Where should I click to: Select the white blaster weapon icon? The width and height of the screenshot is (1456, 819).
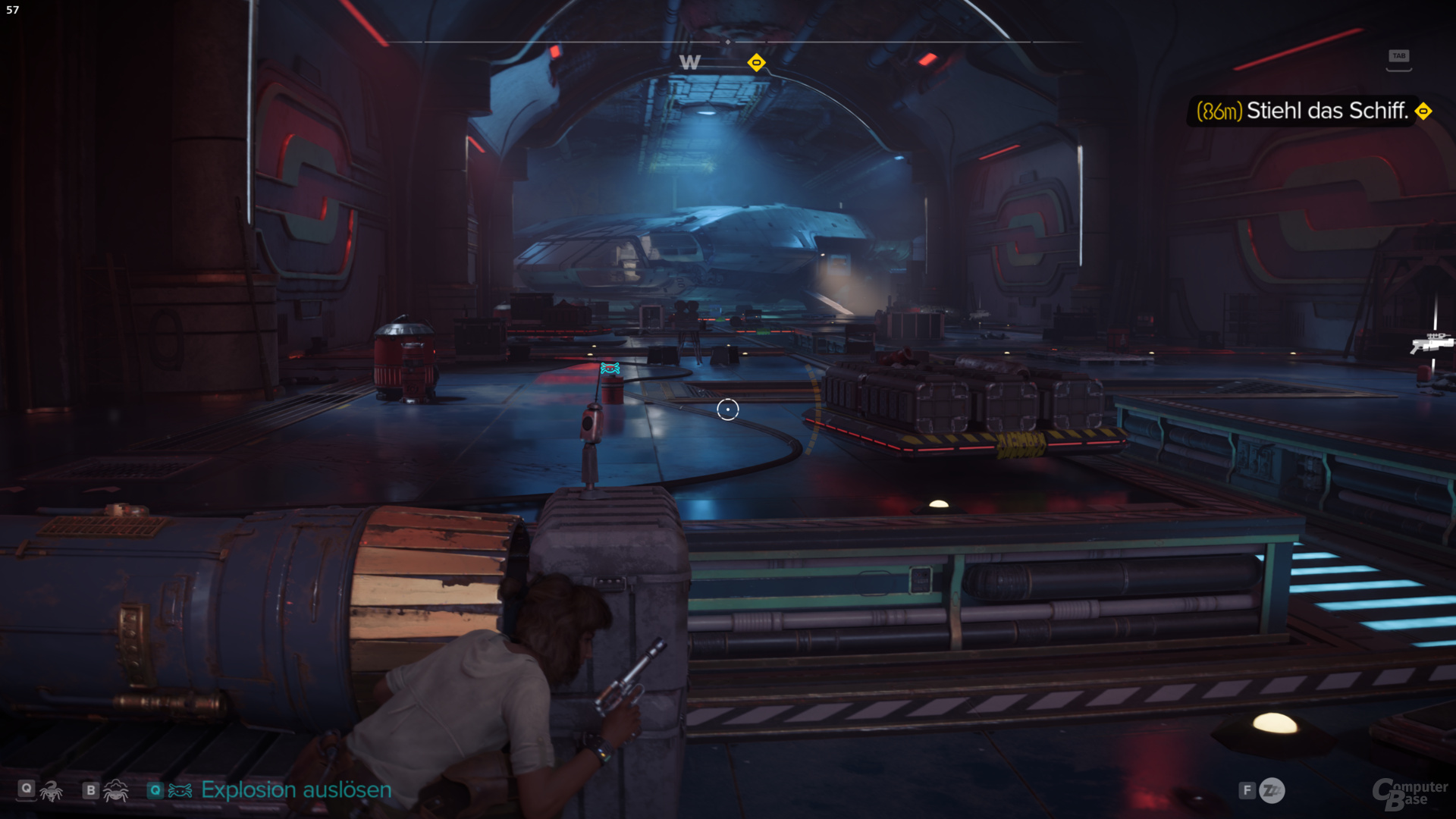click(1430, 342)
